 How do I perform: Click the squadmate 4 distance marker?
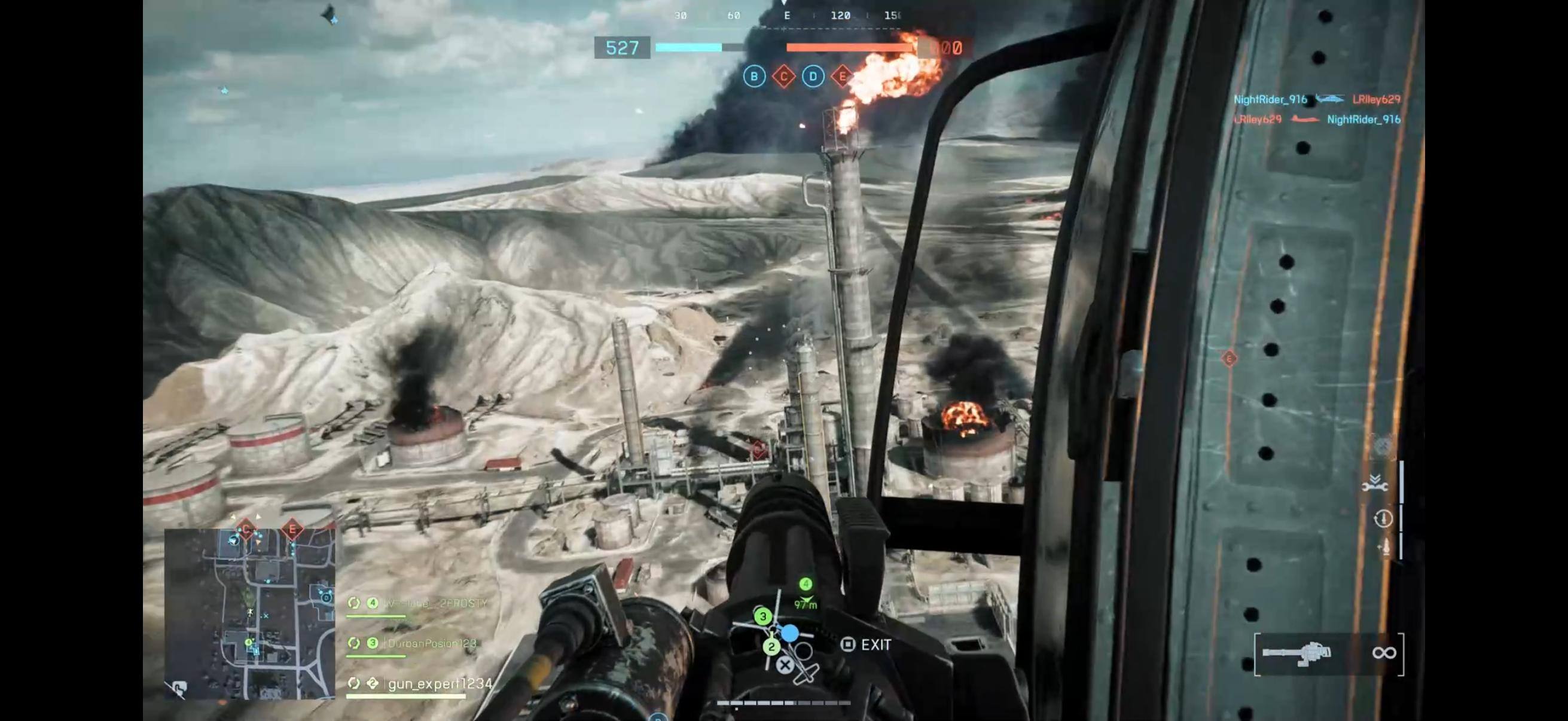click(x=806, y=592)
